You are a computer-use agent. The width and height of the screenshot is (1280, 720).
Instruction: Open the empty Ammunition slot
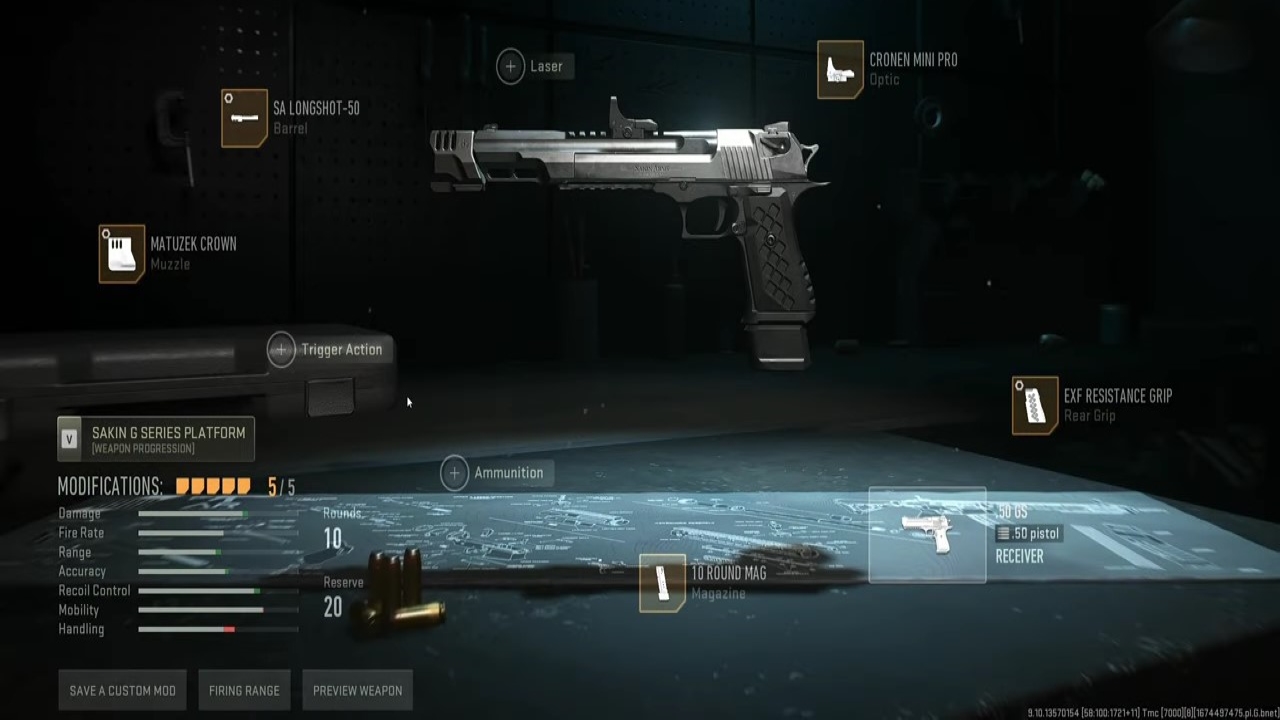coord(454,472)
